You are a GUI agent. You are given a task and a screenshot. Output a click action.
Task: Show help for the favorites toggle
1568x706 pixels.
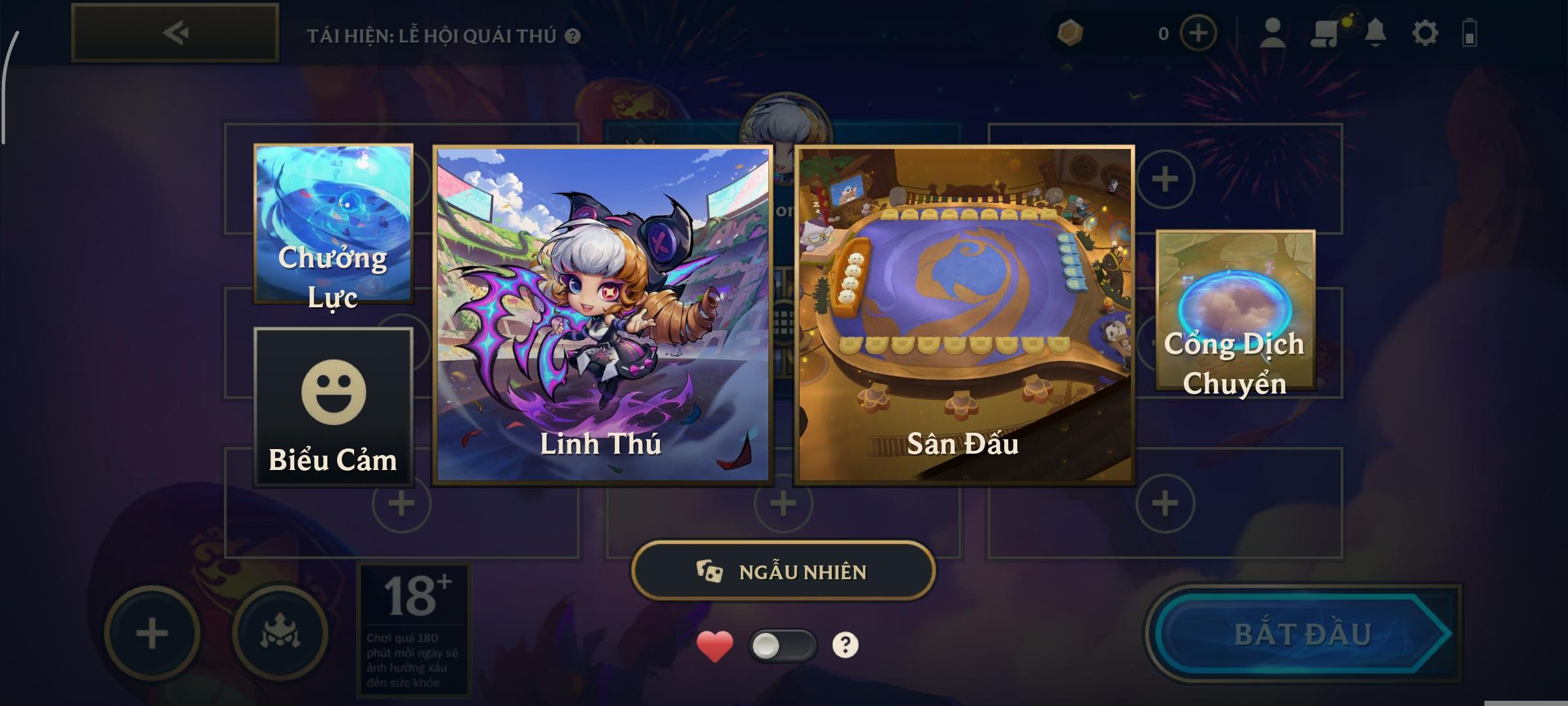coord(845,645)
